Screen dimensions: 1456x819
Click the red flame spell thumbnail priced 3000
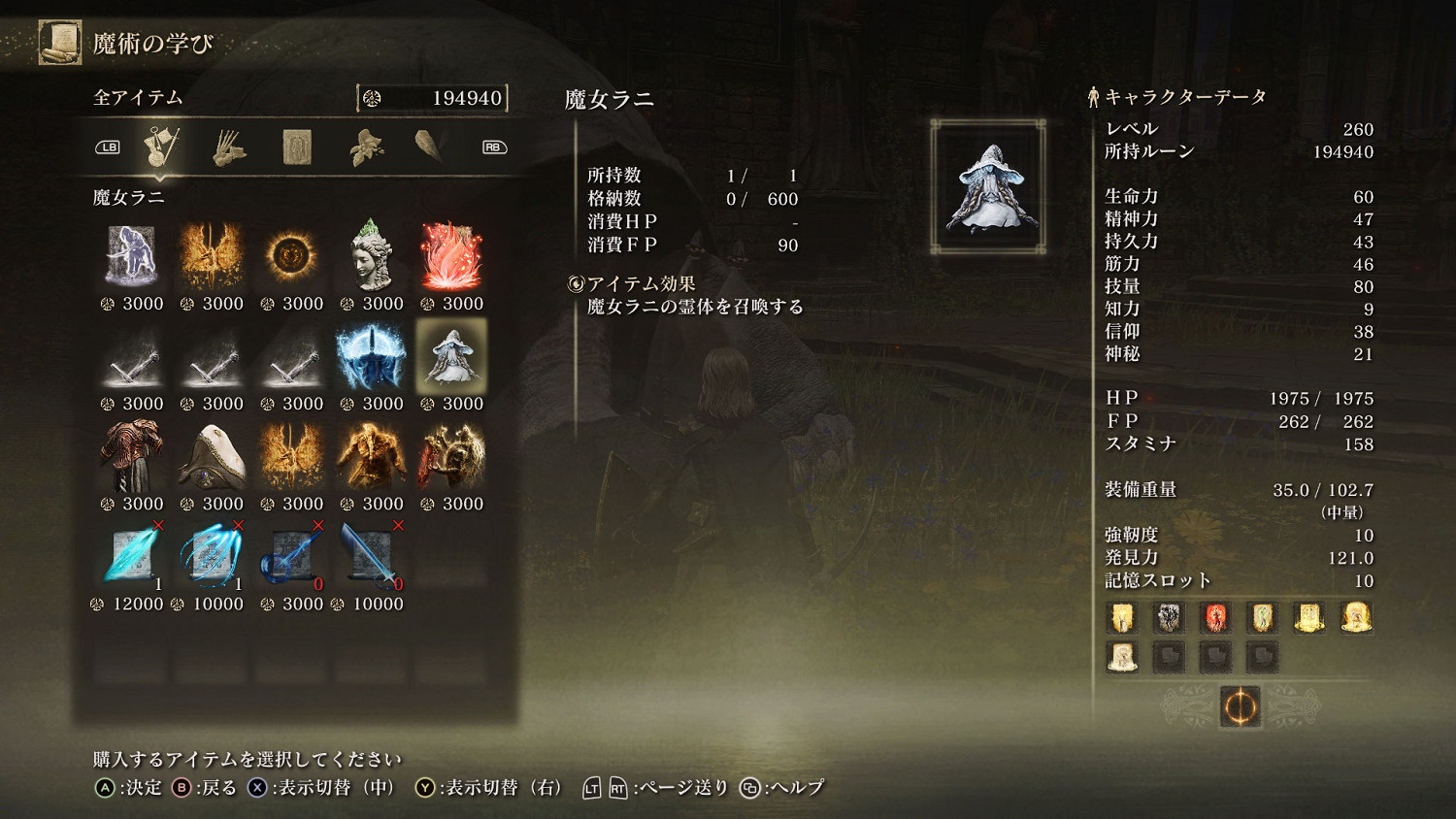coord(452,255)
